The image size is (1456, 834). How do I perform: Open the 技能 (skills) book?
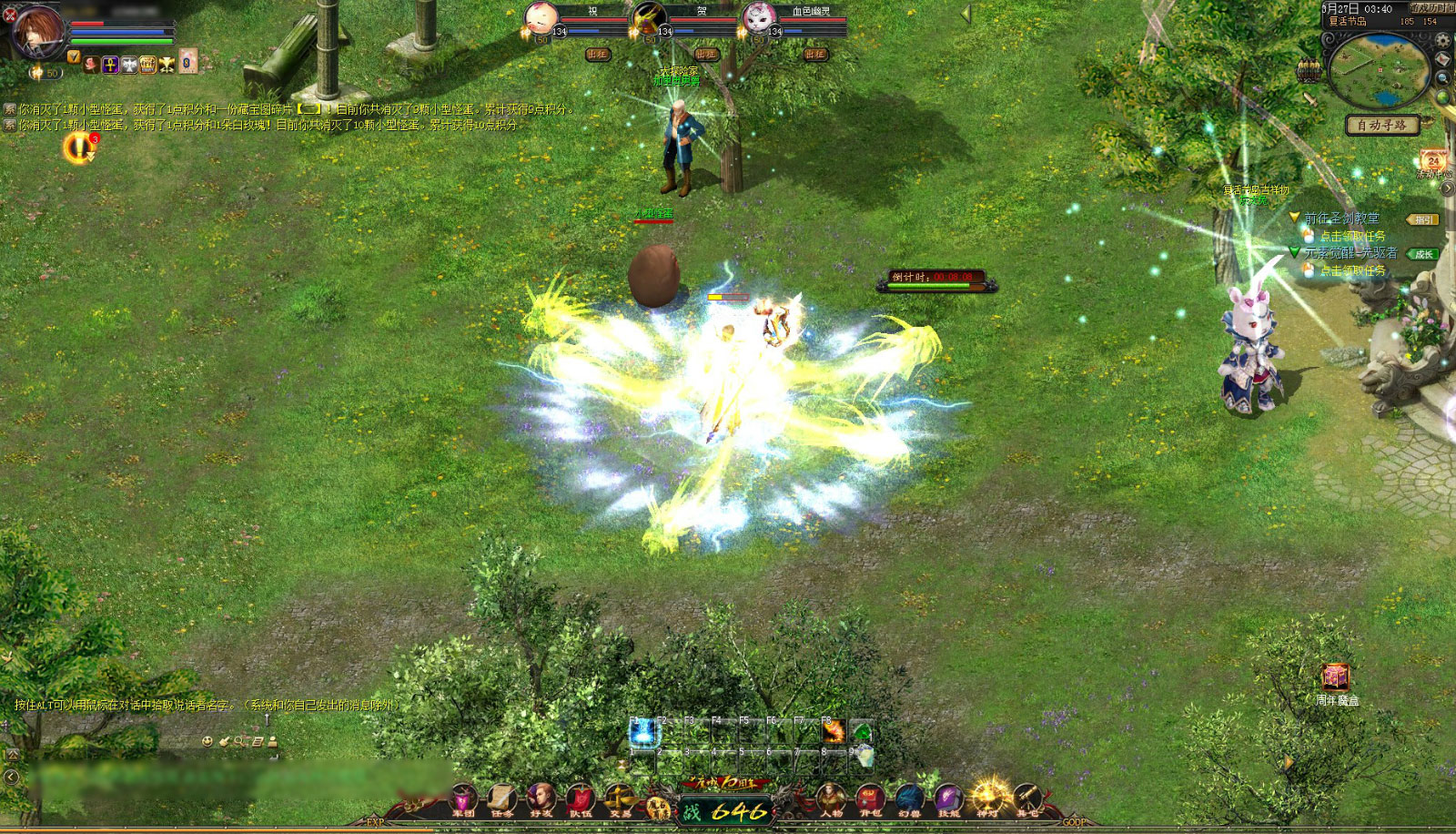pyautogui.click(x=948, y=799)
